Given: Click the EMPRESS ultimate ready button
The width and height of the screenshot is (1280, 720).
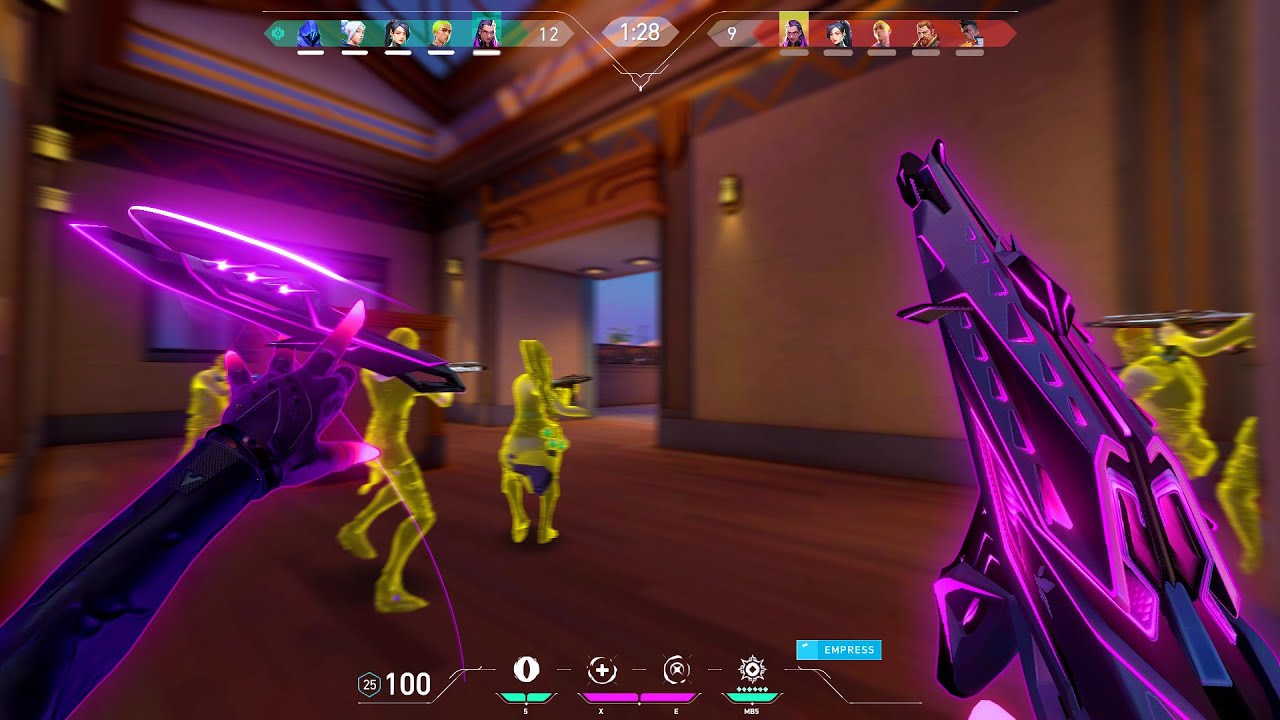Looking at the screenshot, I should tap(840, 650).
